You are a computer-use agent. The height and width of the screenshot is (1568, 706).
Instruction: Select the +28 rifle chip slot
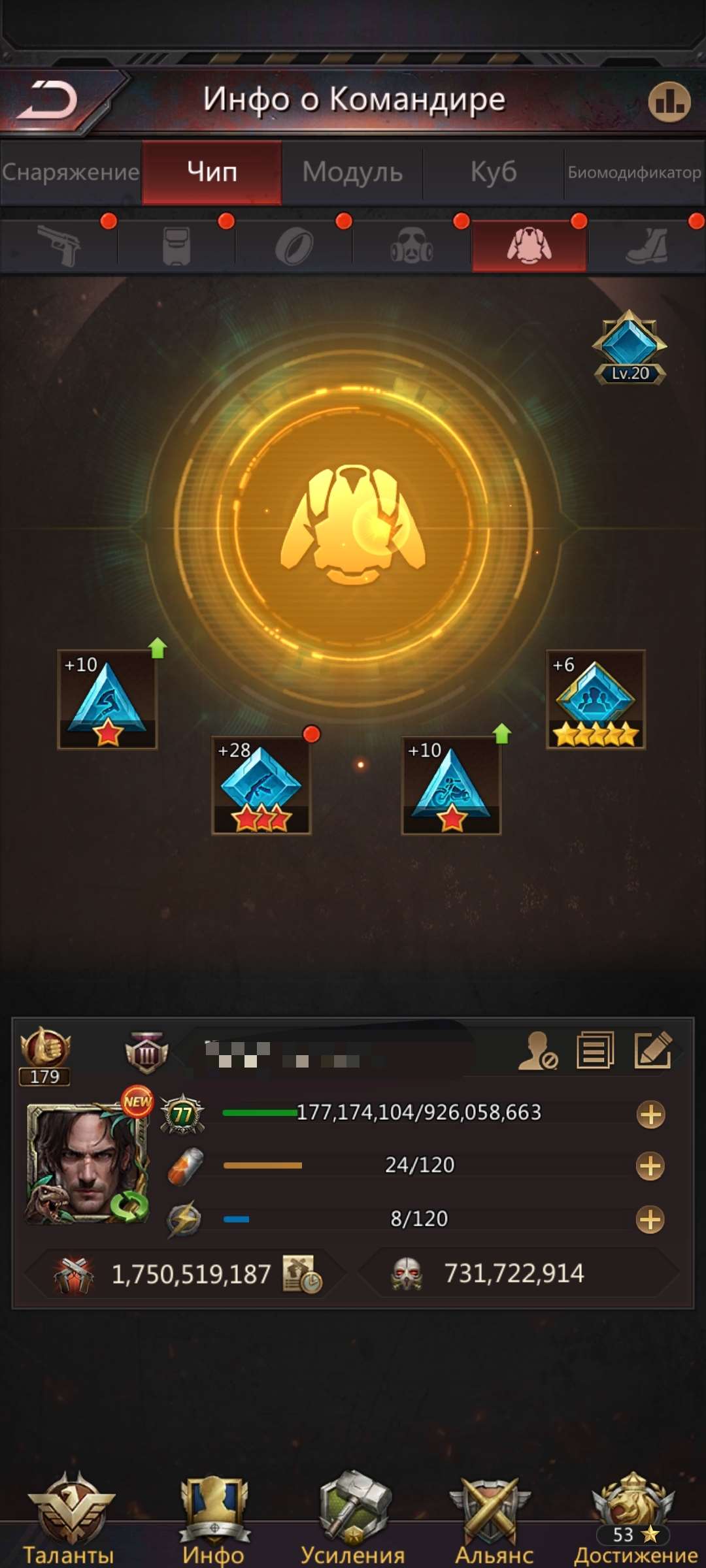pos(261,785)
